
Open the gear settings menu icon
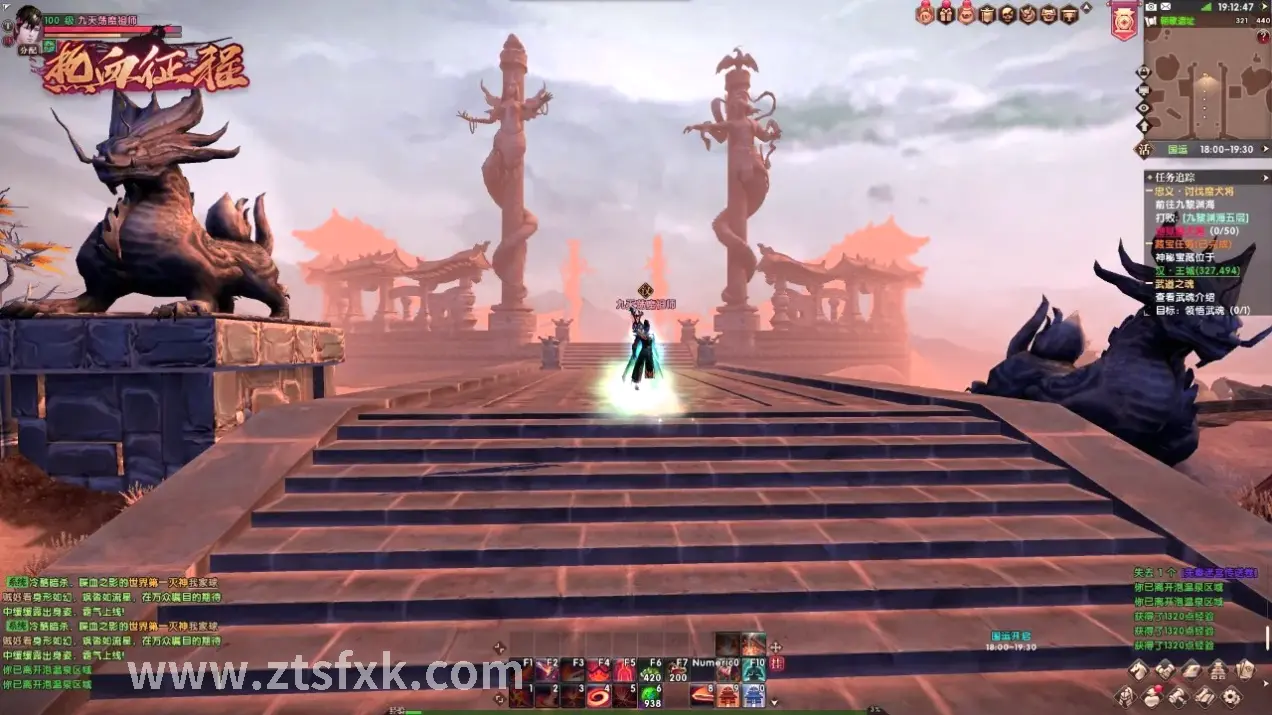1231,696
